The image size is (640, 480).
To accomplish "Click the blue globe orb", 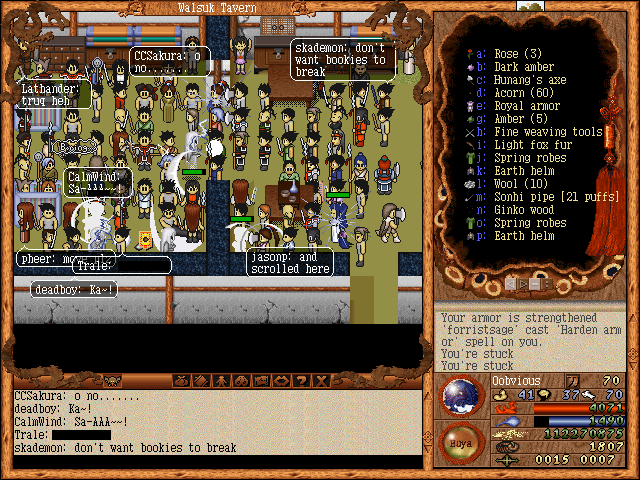I will click(462, 395).
